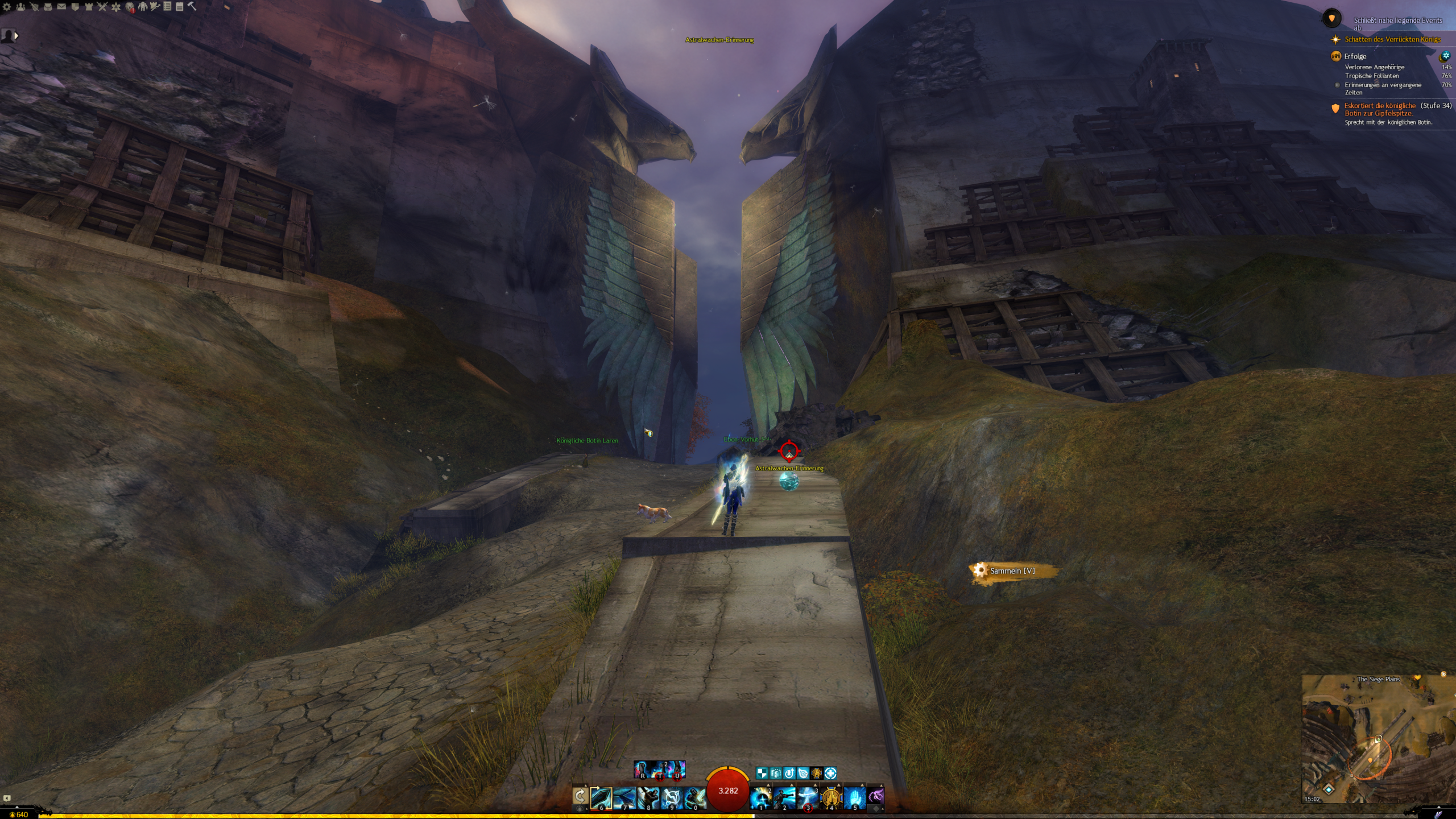Open the inventory bag icon
This screenshot has height=819, width=1456.
pyautogui.click(x=48, y=7)
